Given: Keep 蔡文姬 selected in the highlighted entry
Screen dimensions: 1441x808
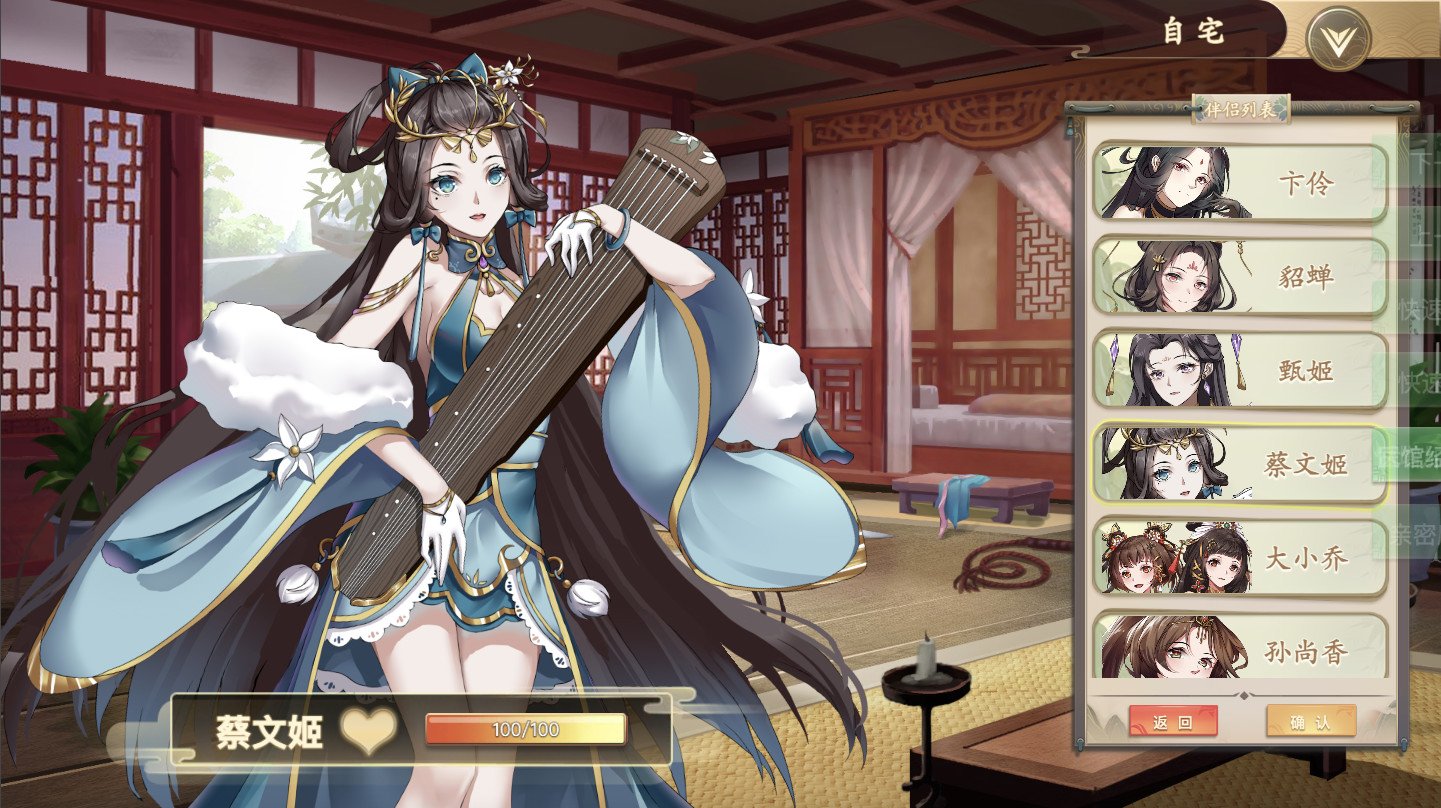Looking at the screenshot, I should (x=1240, y=463).
